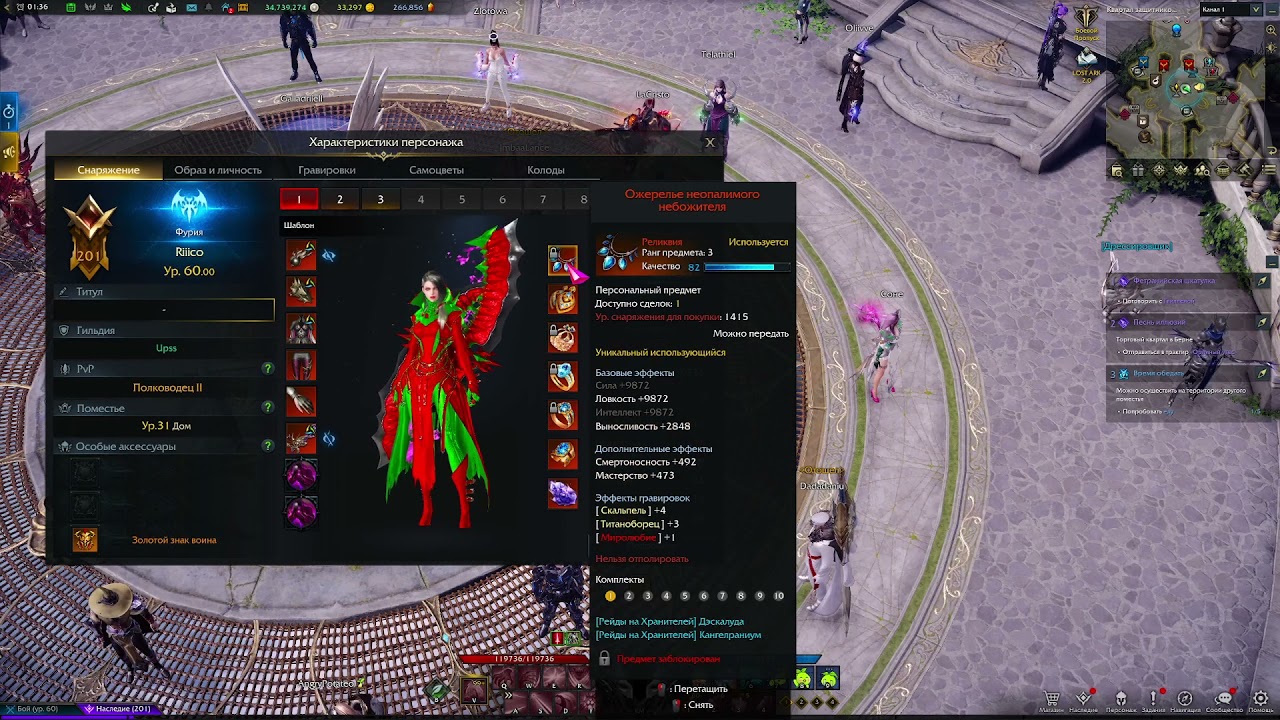Open the Гравировки tab
The image size is (1280, 720).
click(x=327, y=170)
